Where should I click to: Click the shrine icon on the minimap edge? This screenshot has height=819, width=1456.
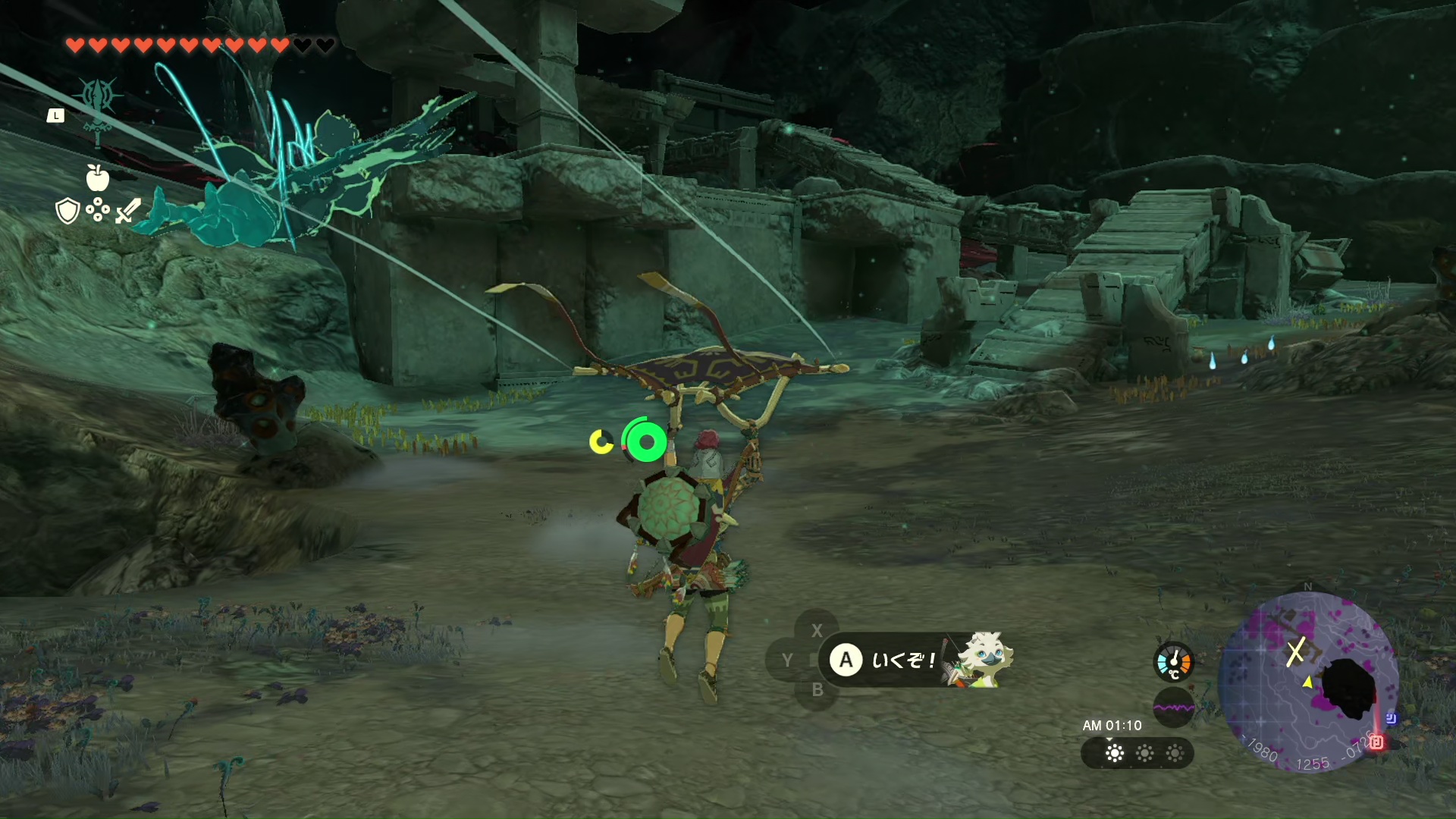pos(1376,742)
